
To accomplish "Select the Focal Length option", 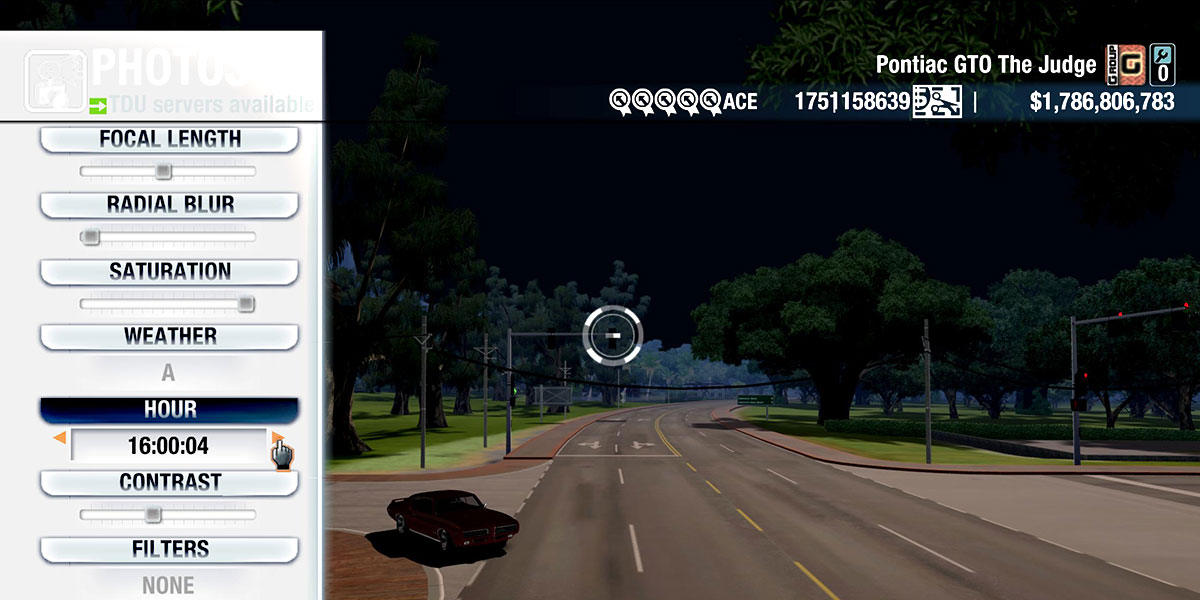I will 169,139.
